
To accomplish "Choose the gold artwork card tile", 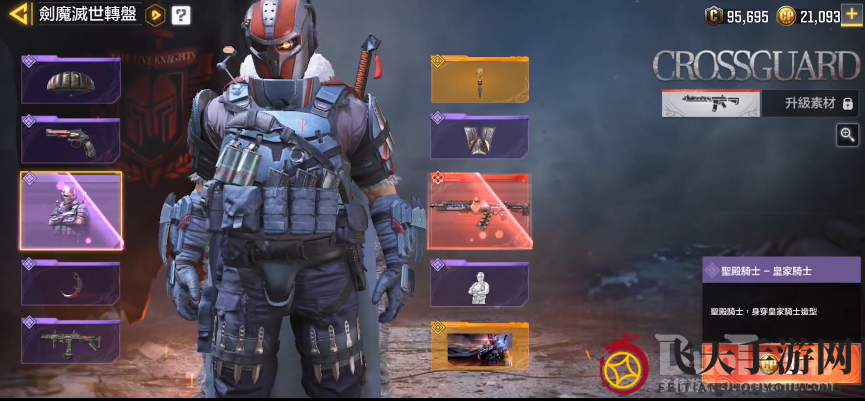I will [479, 345].
